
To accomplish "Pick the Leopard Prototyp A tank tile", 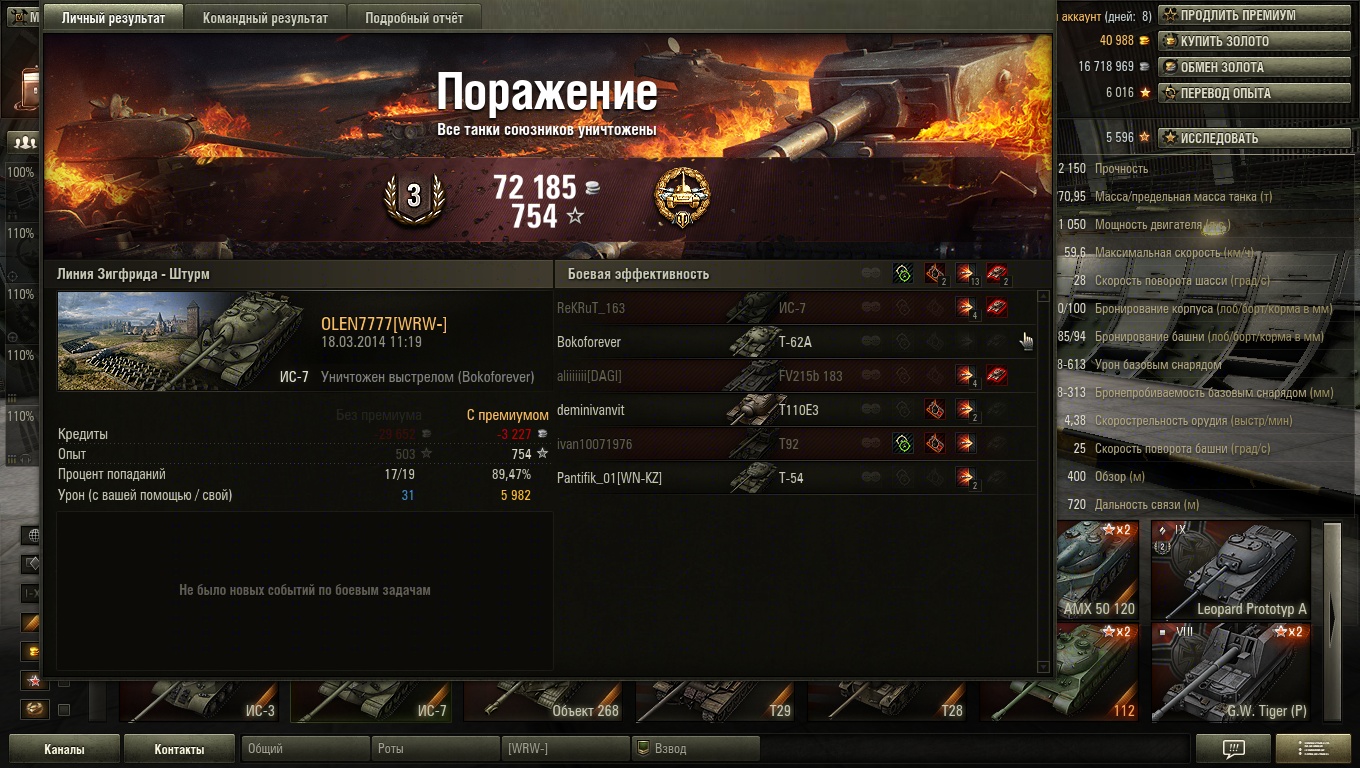I will [1230, 570].
